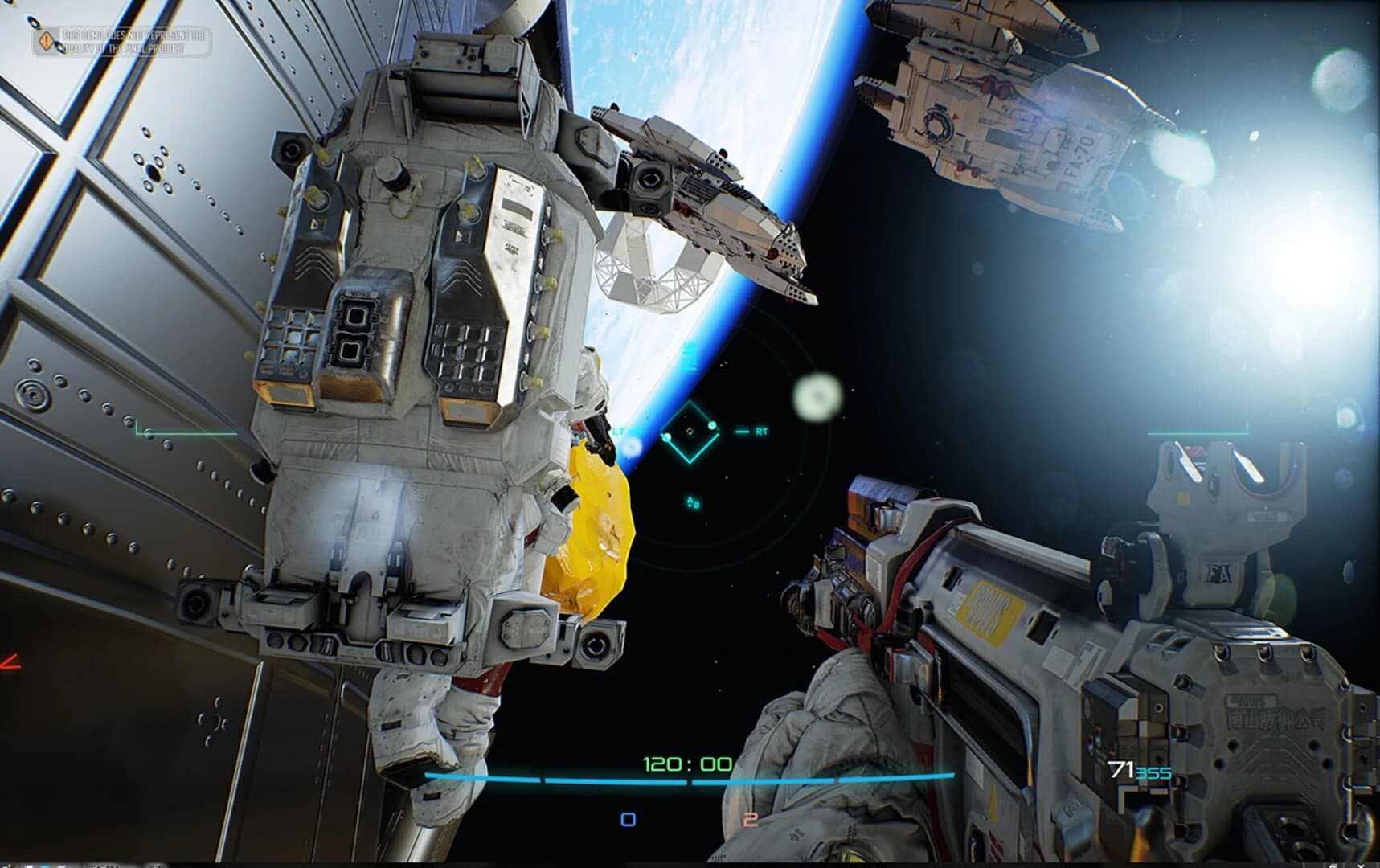
Task: Select the red team score showing 2
Action: point(751,818)
